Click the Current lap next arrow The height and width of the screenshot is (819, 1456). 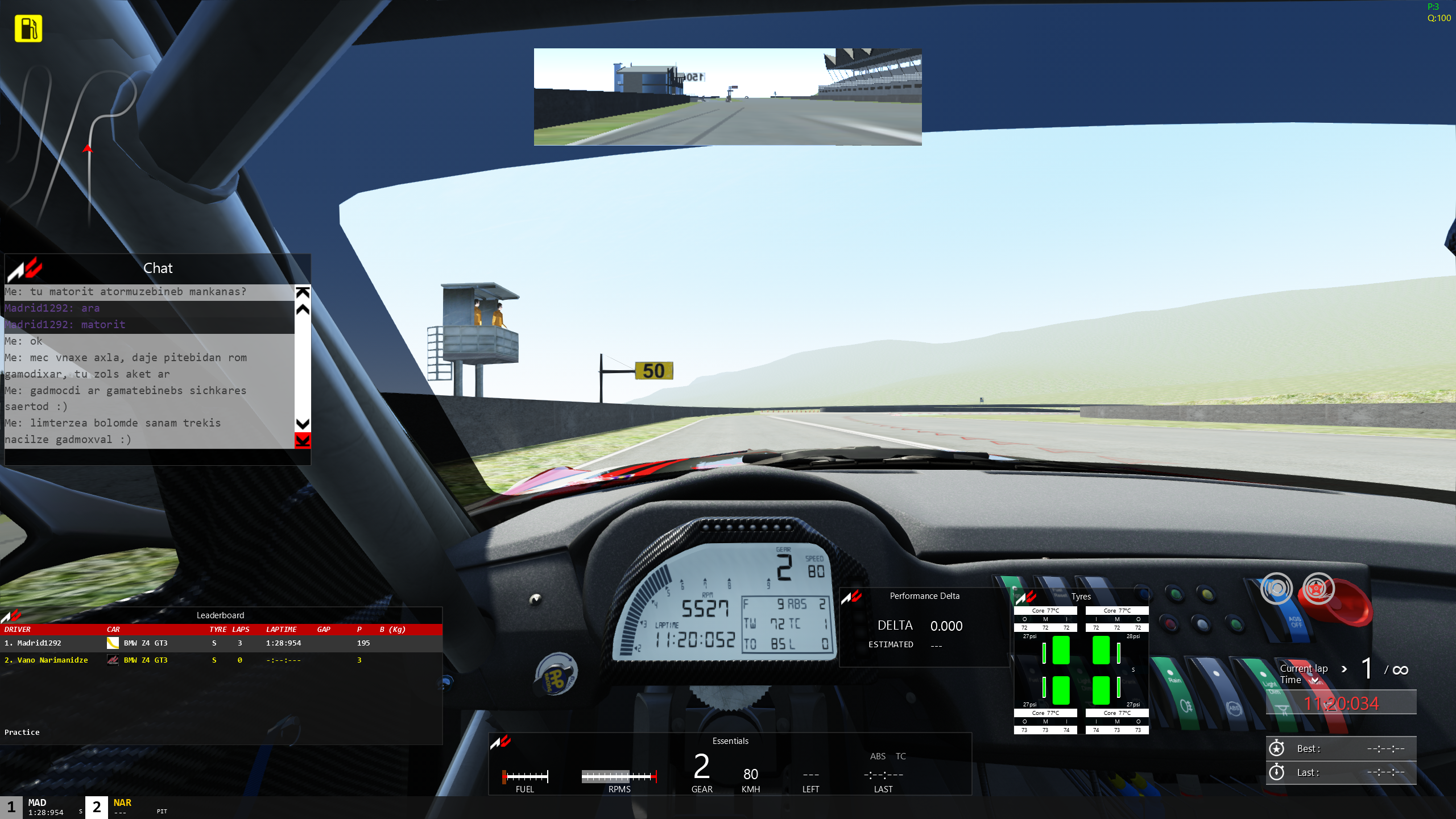tap(1344, 669)
